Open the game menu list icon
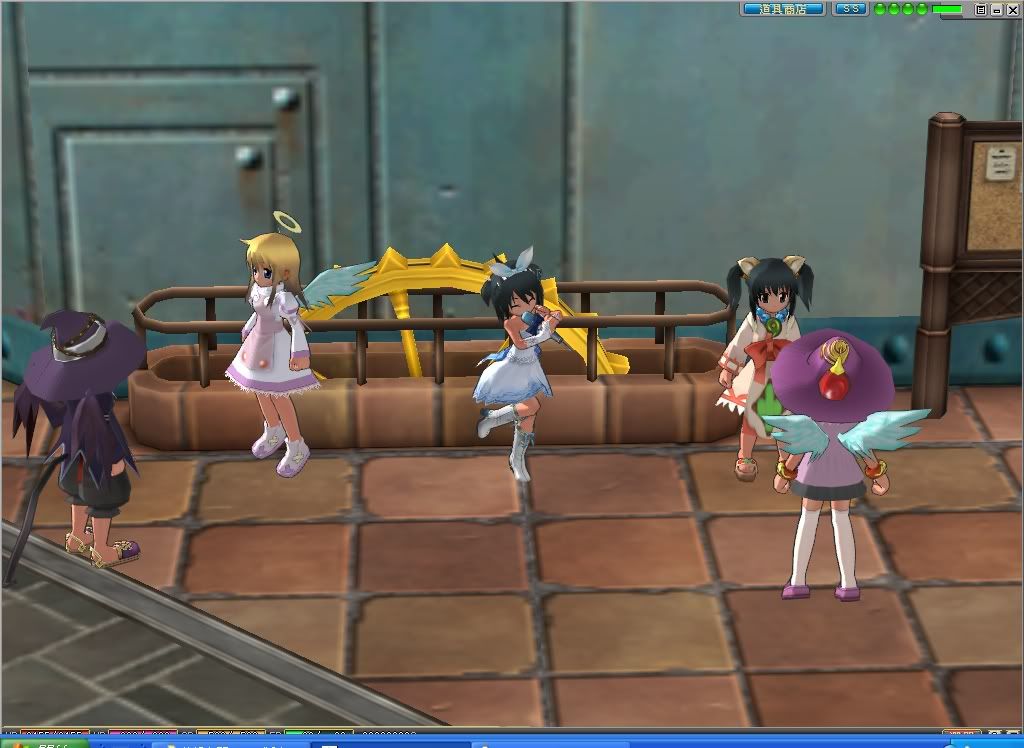Screen dimensions: 1024x748 tap(981, 9)
